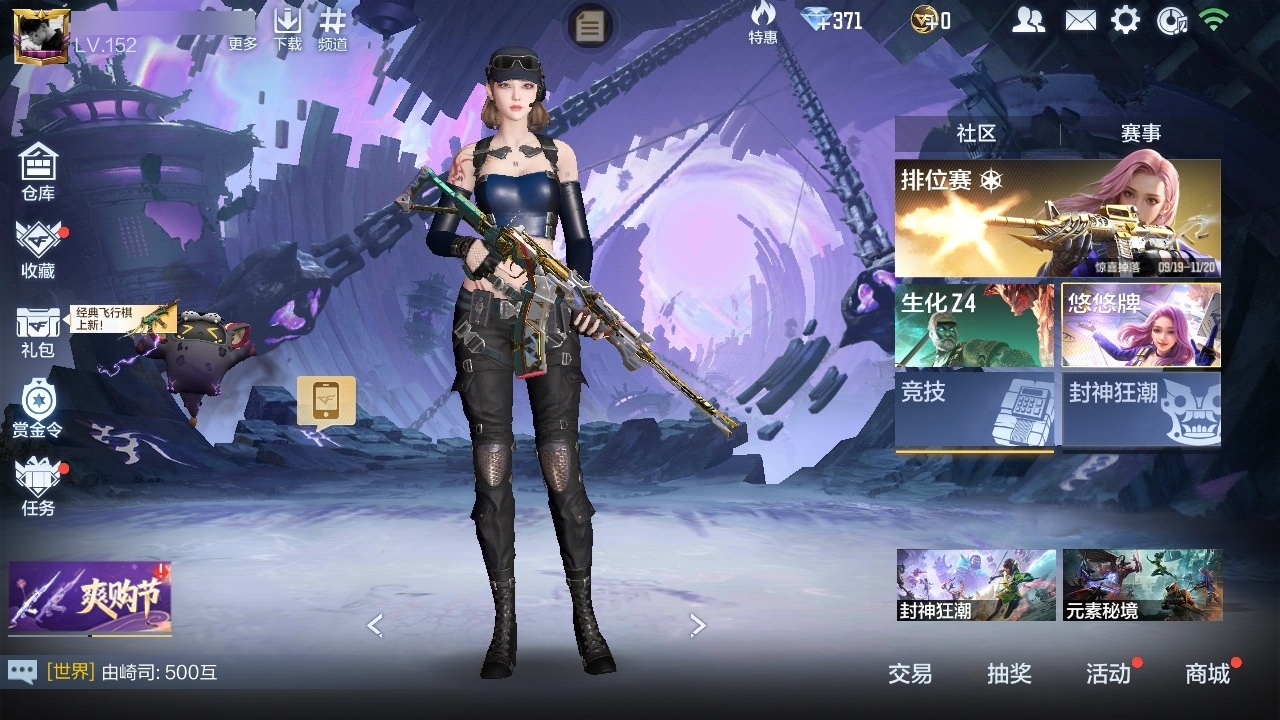Open the 元素秘境 mode thumbnail
Viewport: 1280px width, 720px height.
[x=1142, y=585]
